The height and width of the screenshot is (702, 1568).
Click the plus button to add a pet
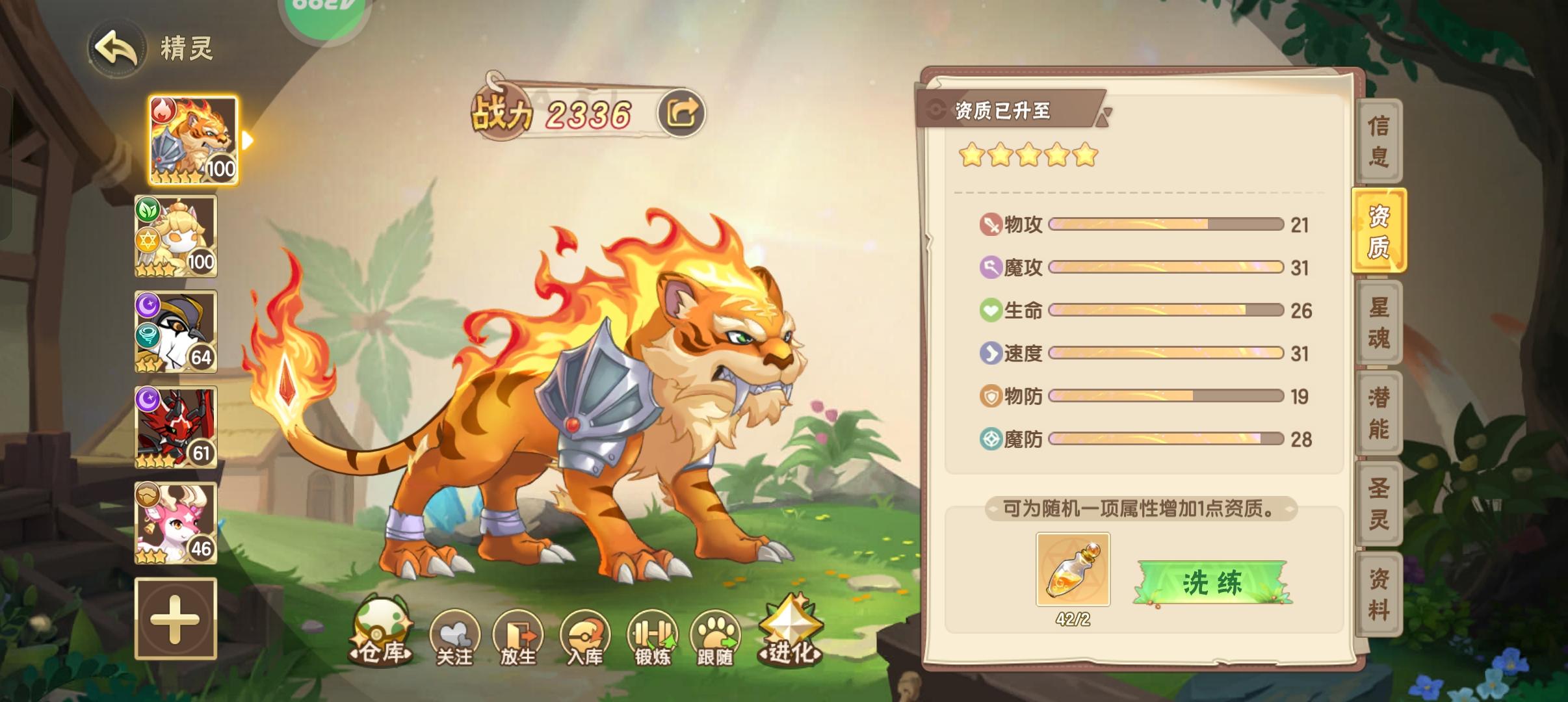(x=176, y=619)
